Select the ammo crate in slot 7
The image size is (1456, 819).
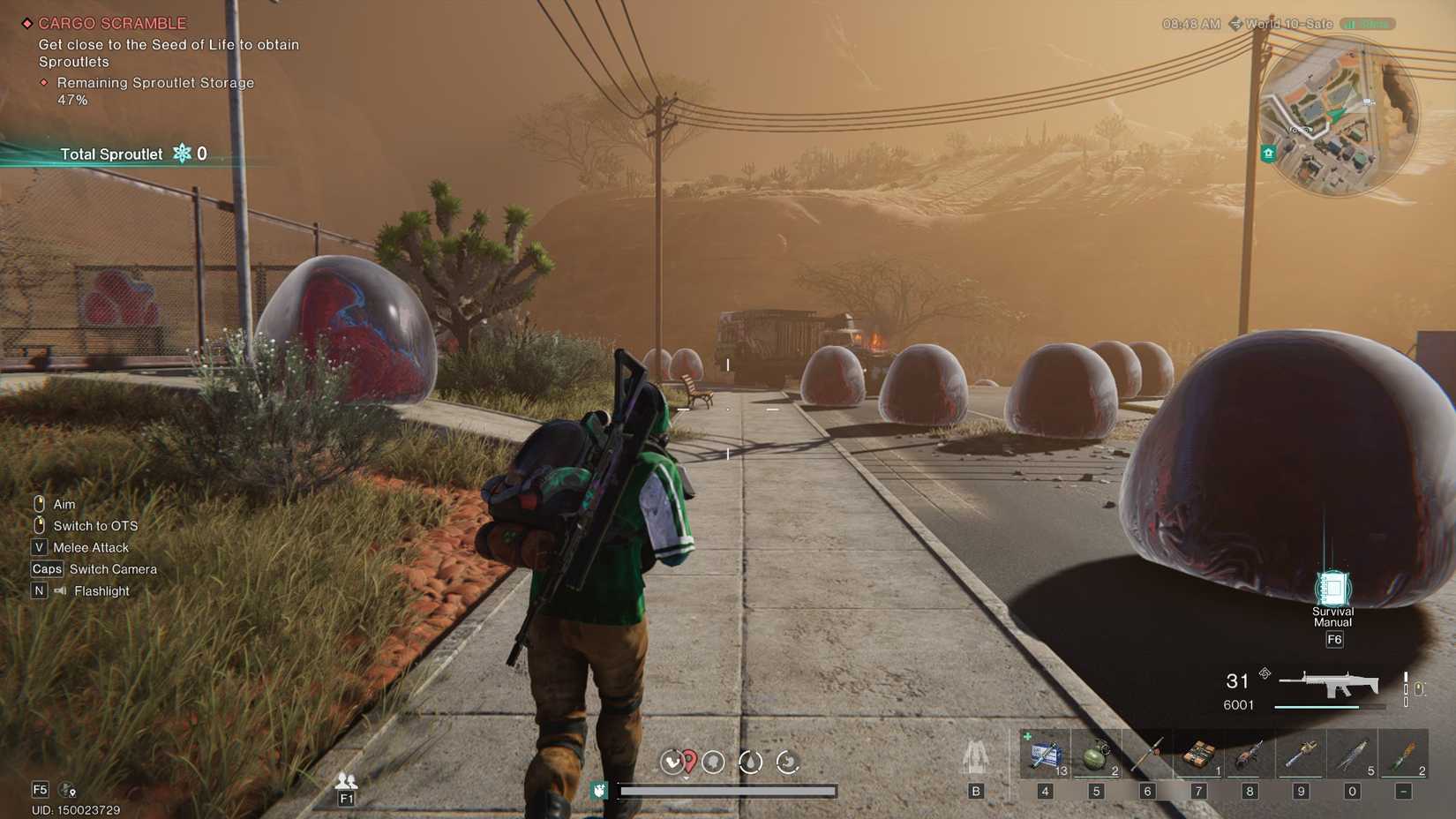(1197, 755)
